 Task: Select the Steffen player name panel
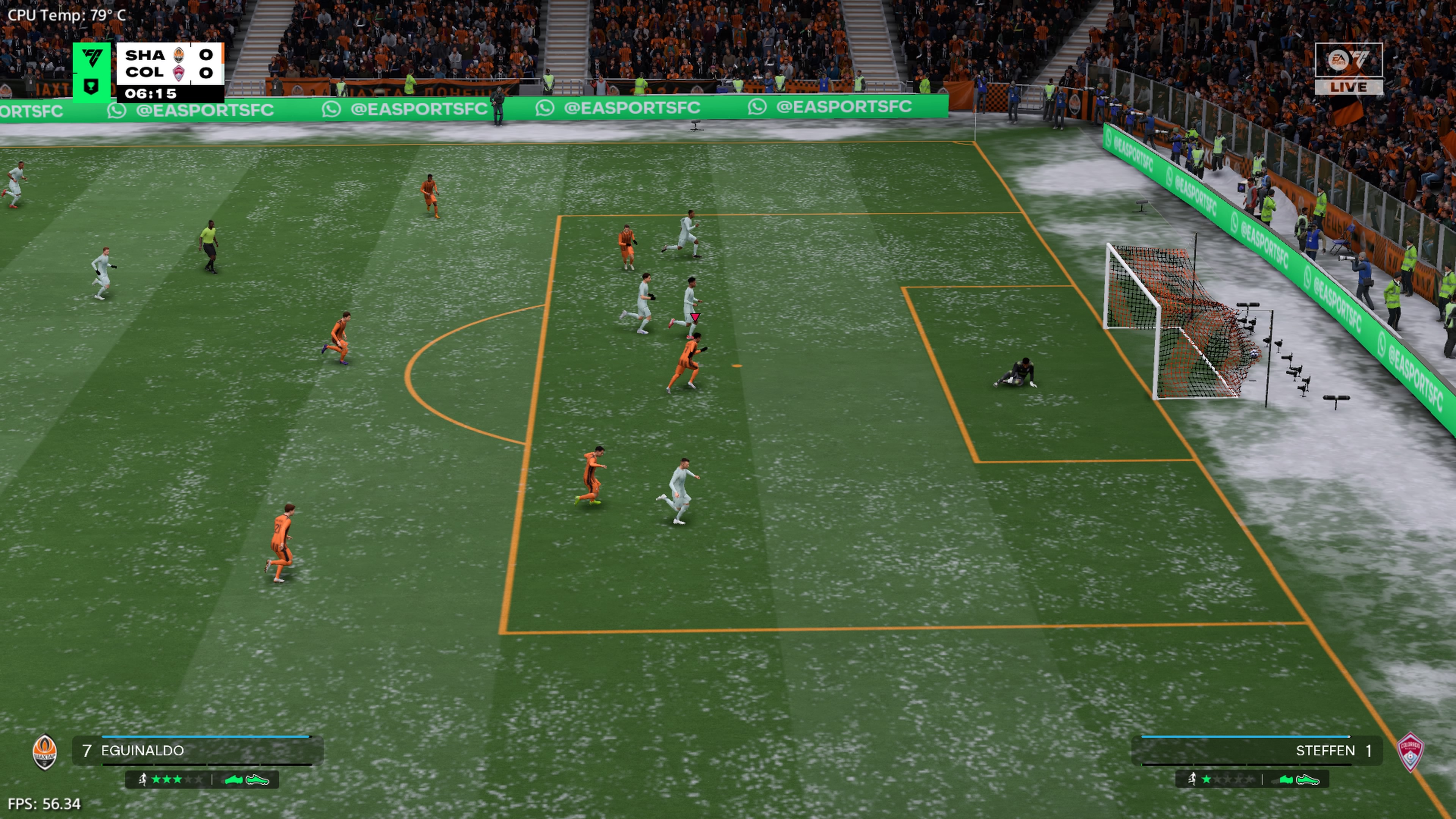1258,751
